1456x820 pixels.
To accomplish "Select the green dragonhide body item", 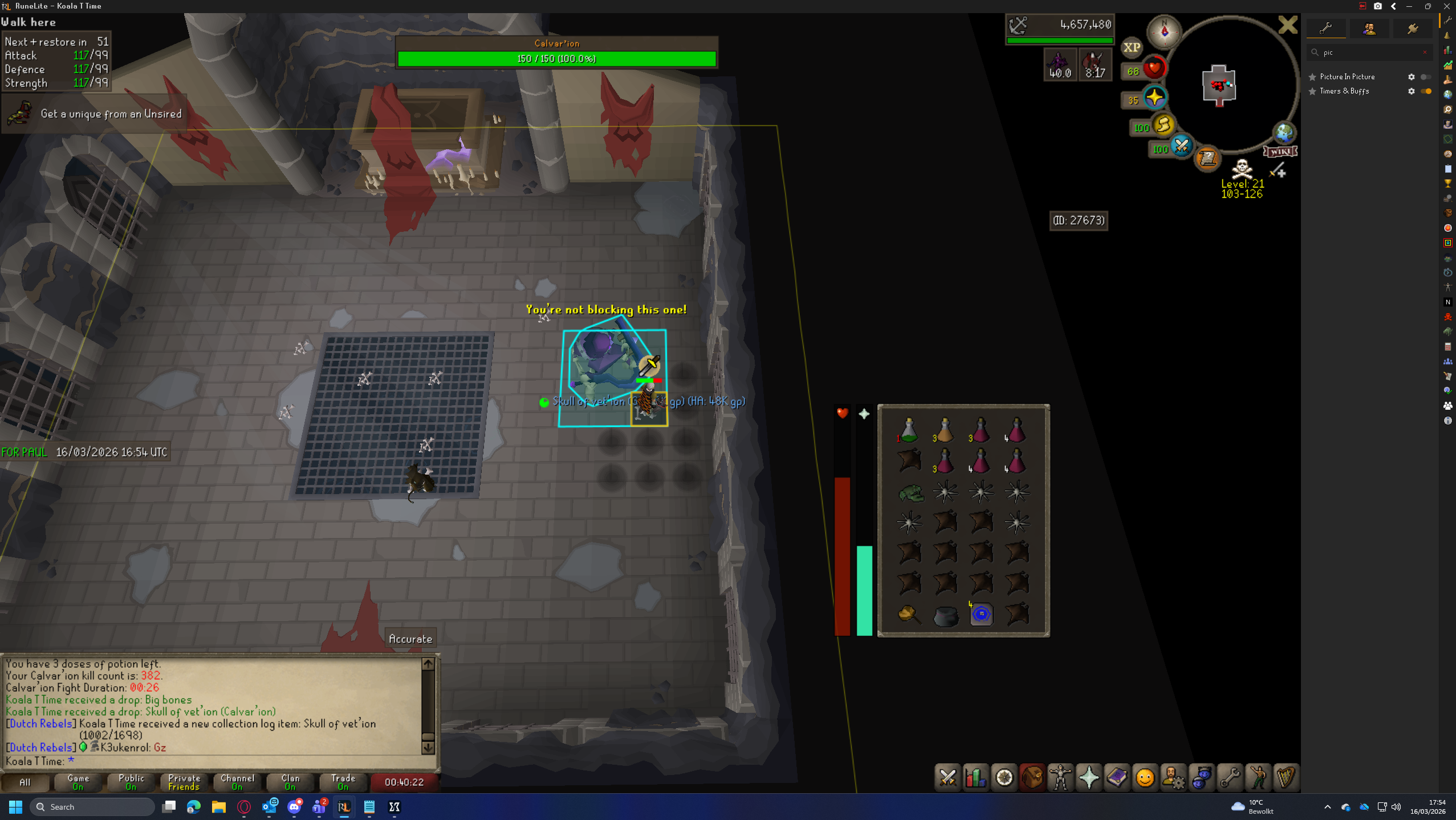I will [x=910, y=493].
